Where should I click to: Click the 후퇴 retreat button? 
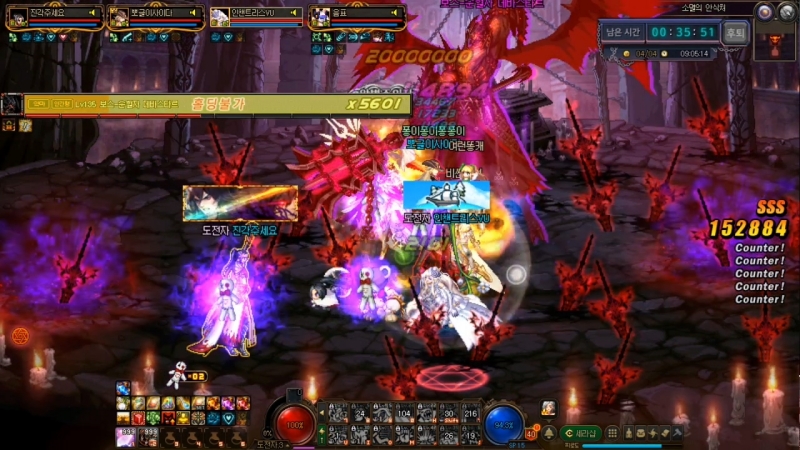tap(736, 31)
